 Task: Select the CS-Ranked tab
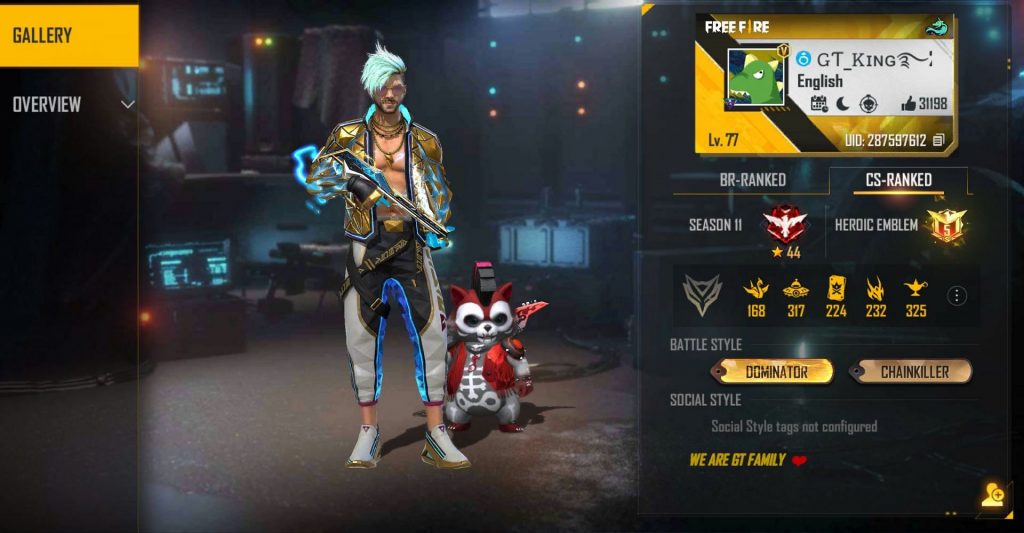(897, 180)
